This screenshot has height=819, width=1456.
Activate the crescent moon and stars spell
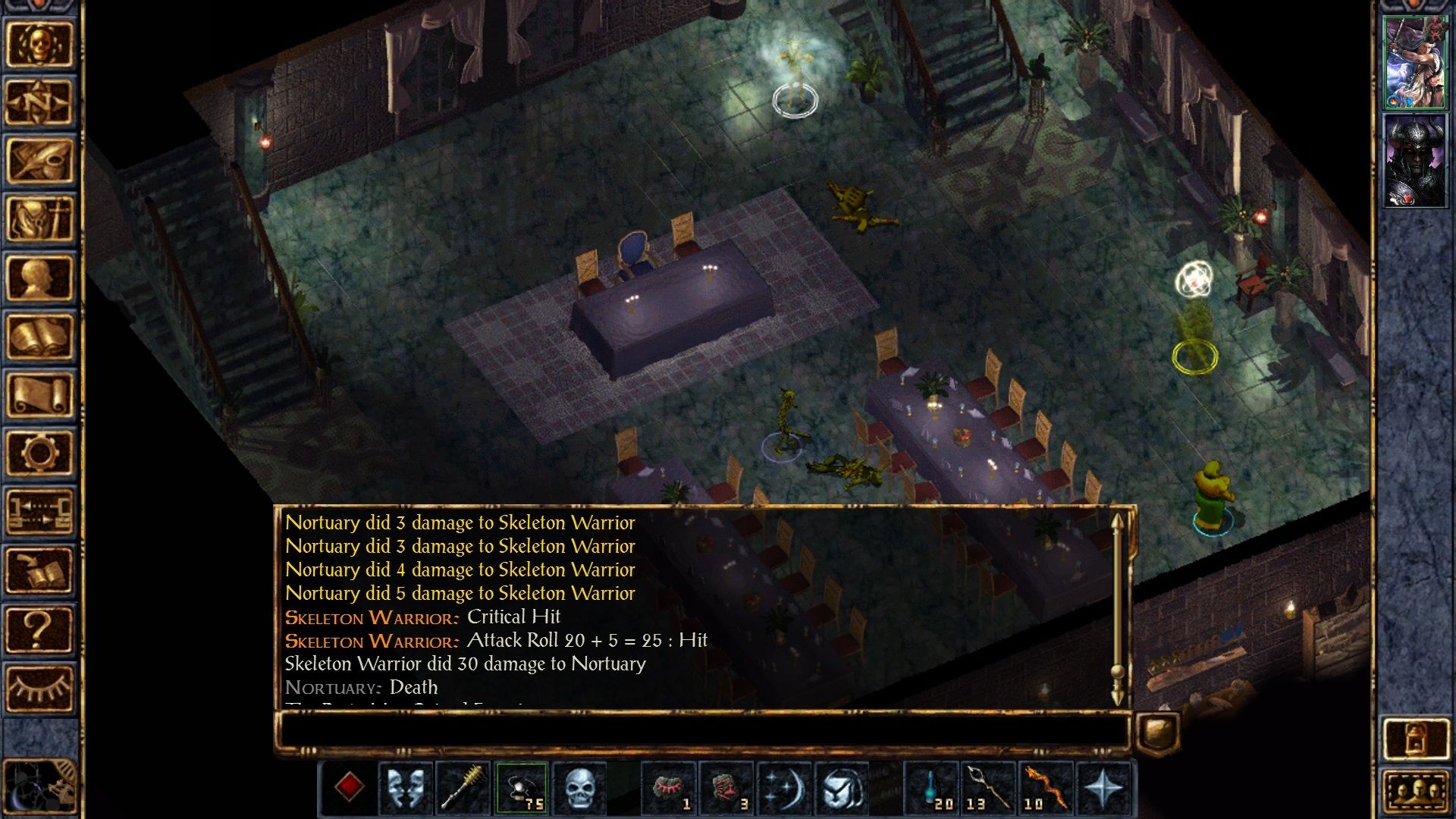point(783,788)
